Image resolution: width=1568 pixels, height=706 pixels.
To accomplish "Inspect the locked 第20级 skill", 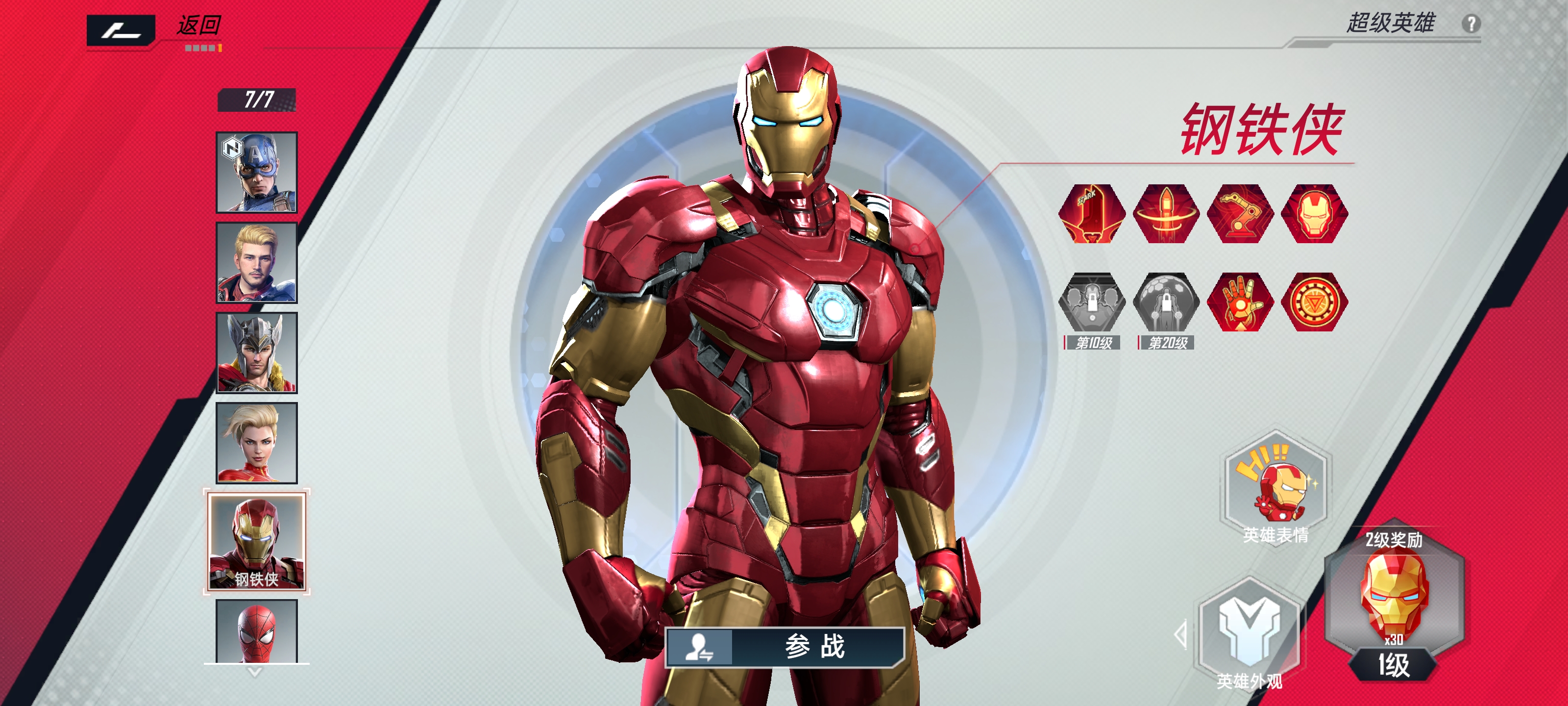I will coord(1166,302).
